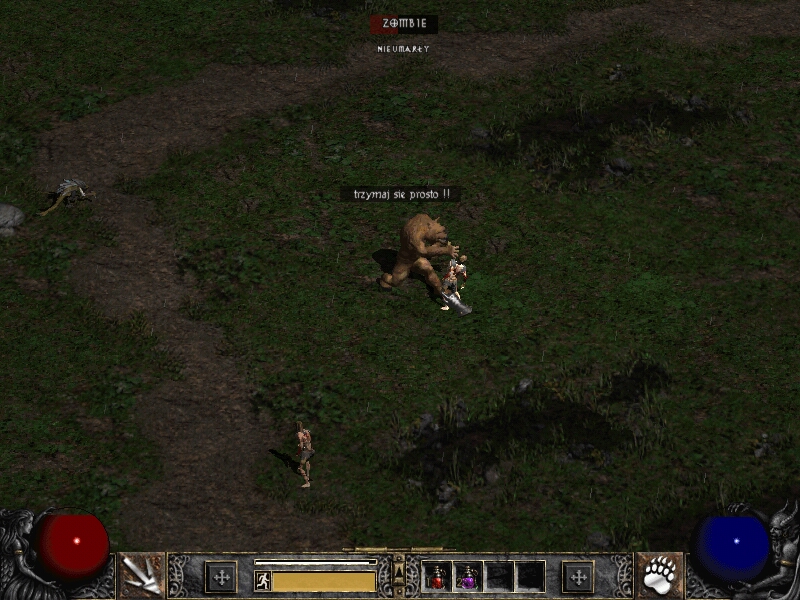The width and height of the screenshot is (800, 600).
Task: Toggle the run/walk button
Action: [x=263, y=580]
